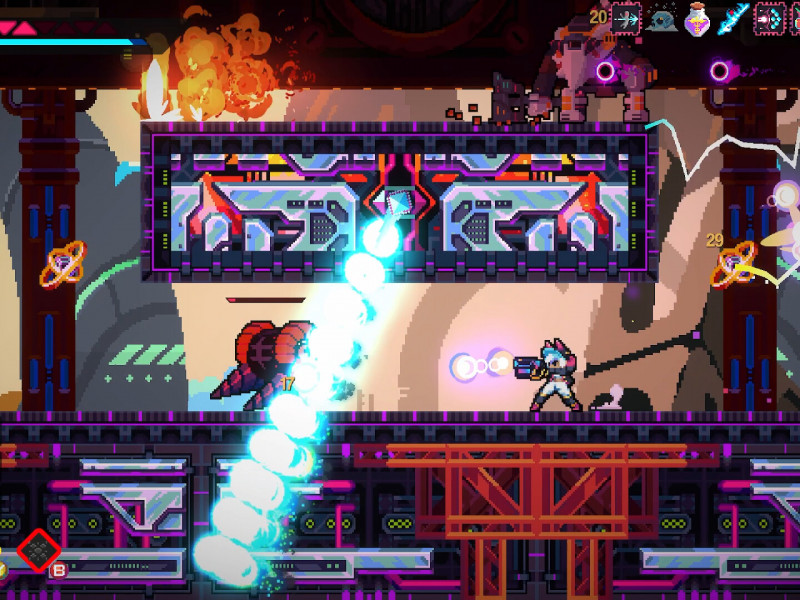
Task: Click the gray skull item icon
Action: [662, 17]
